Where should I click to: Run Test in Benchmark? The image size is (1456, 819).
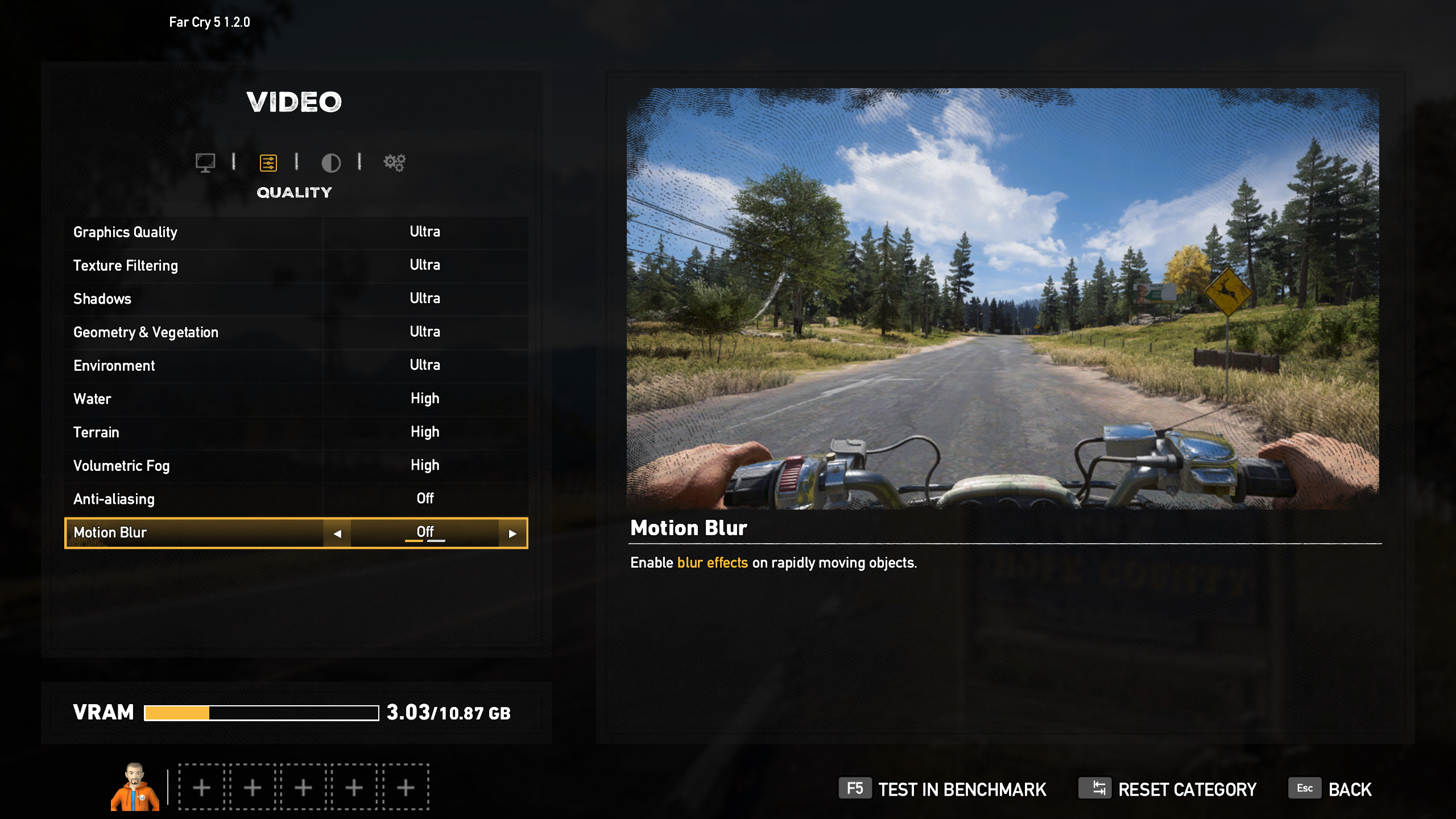tap(942, 789)
